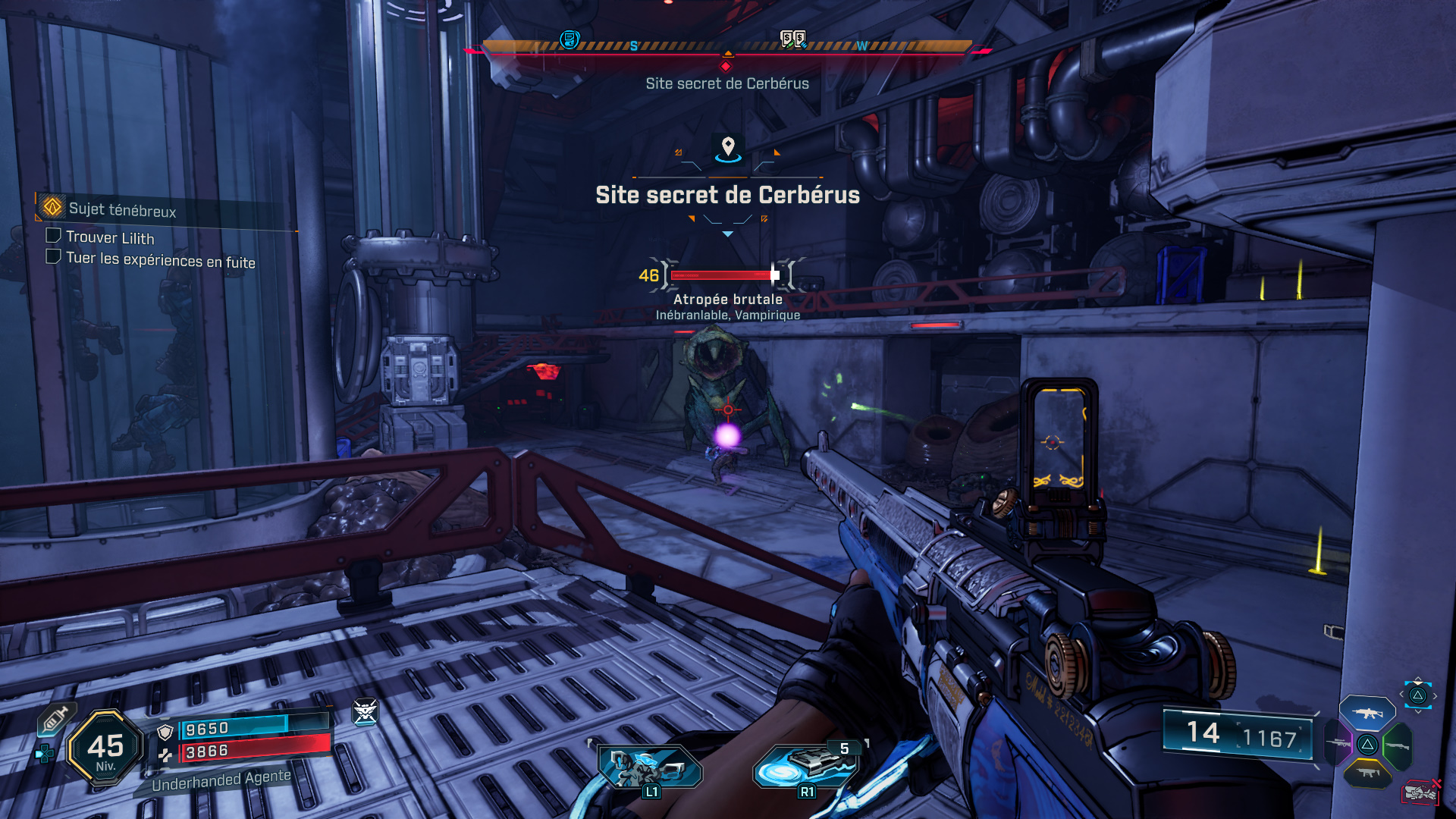
Task: Tick the Tuer les expériences en fuite objective
Action: click(x=53, y=257)
